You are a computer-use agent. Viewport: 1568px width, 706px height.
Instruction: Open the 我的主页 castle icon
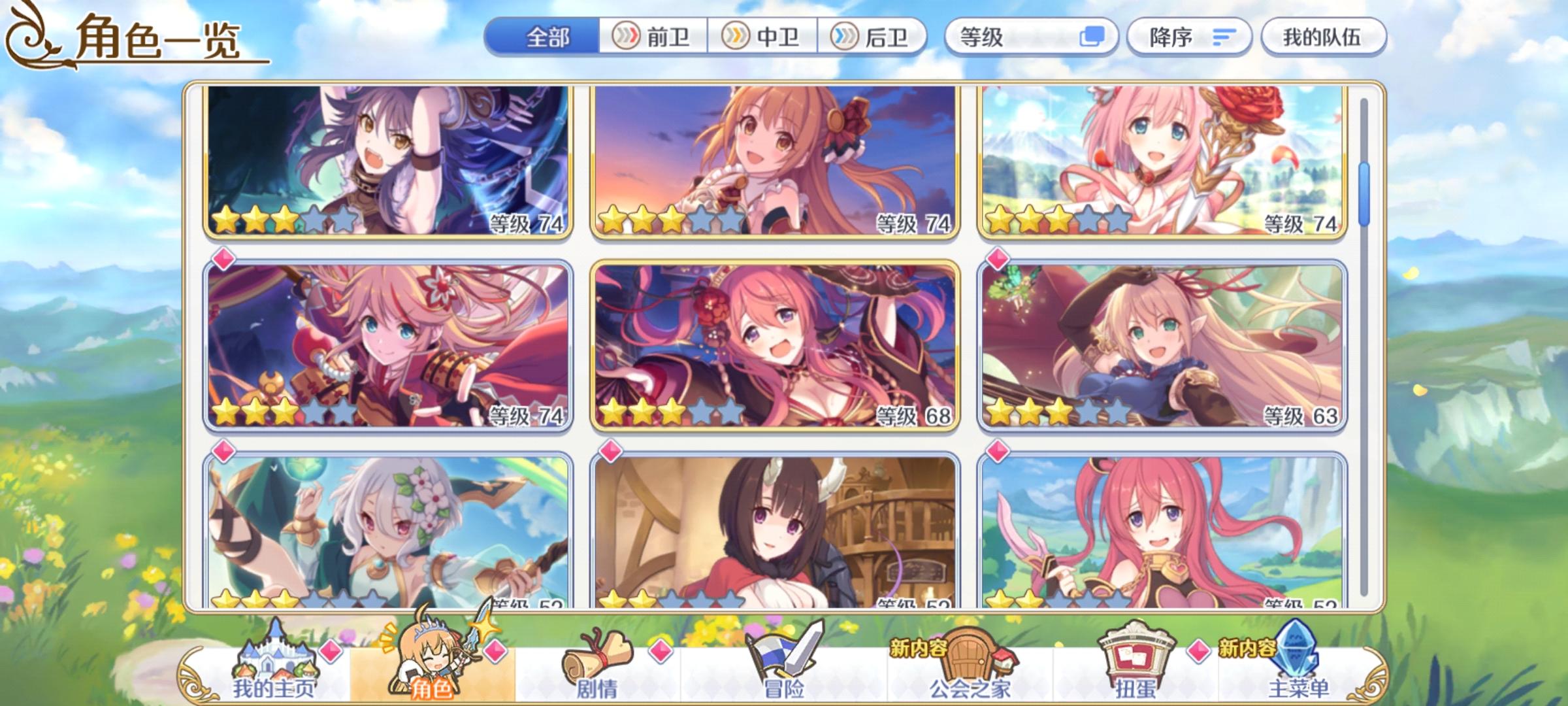[275, 654]
